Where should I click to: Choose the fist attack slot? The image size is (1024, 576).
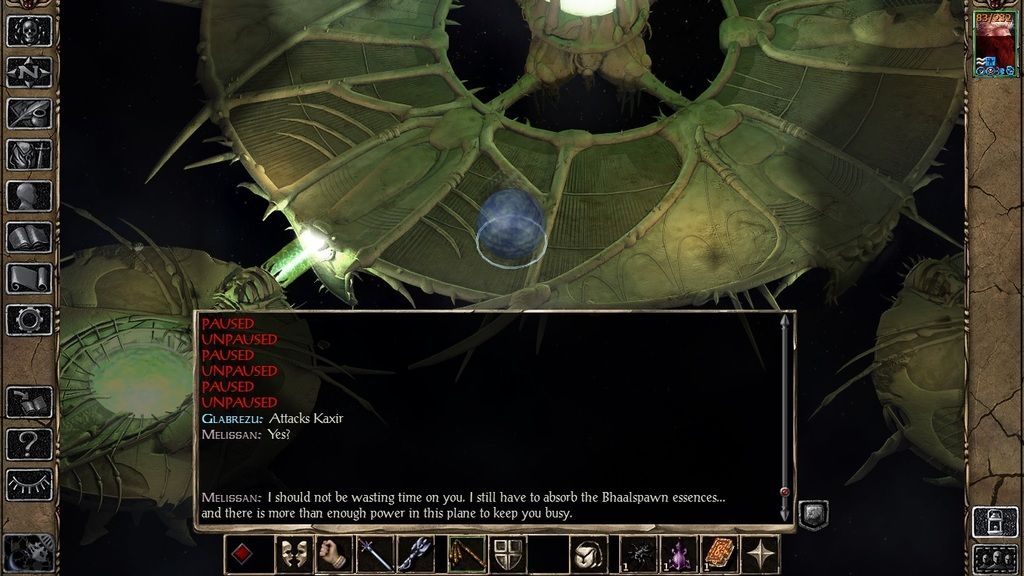pyautogui.click(x=333, y=554)
